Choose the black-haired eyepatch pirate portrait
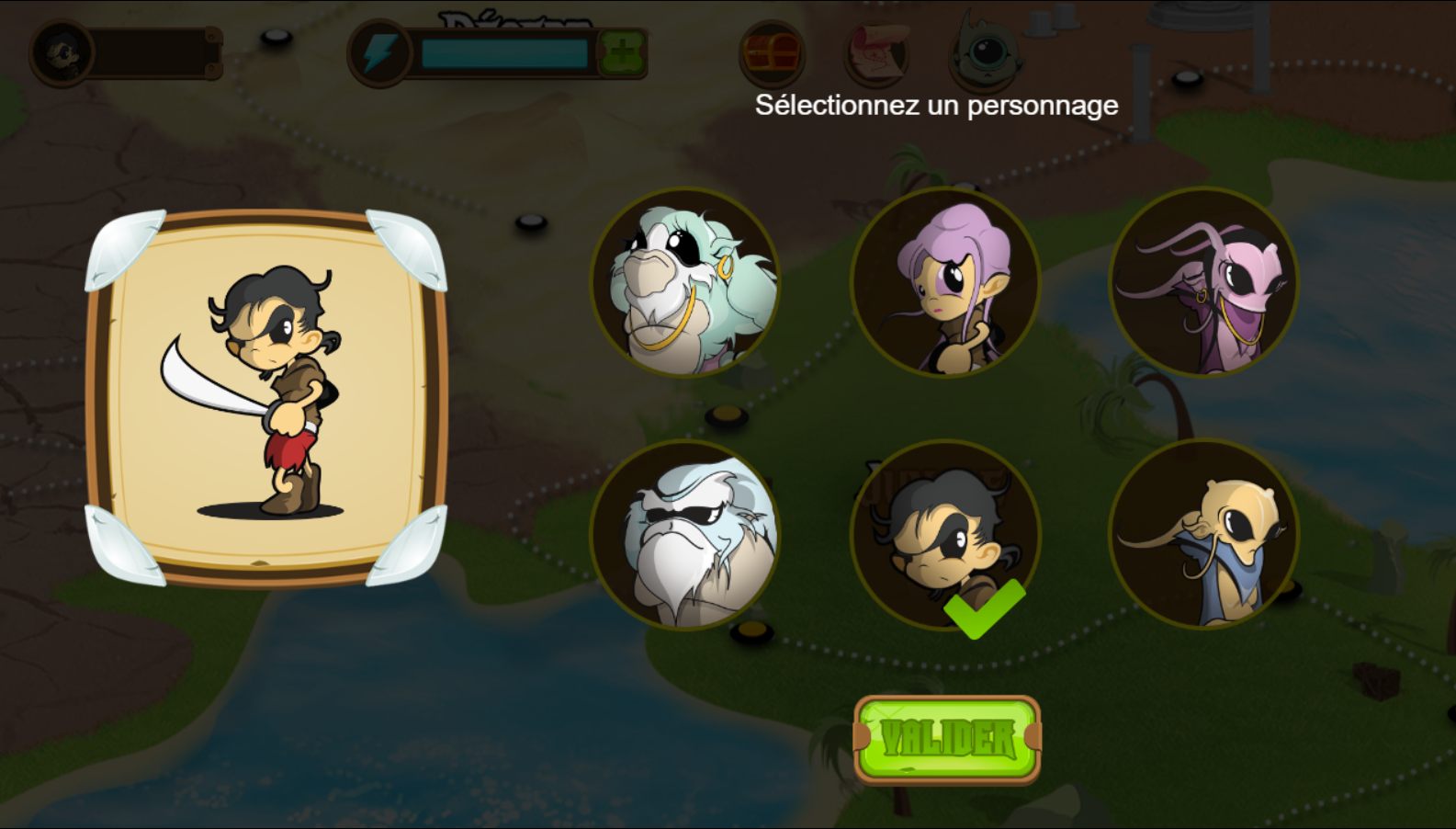Viewport: 1456px width, 829px height. 945,536
